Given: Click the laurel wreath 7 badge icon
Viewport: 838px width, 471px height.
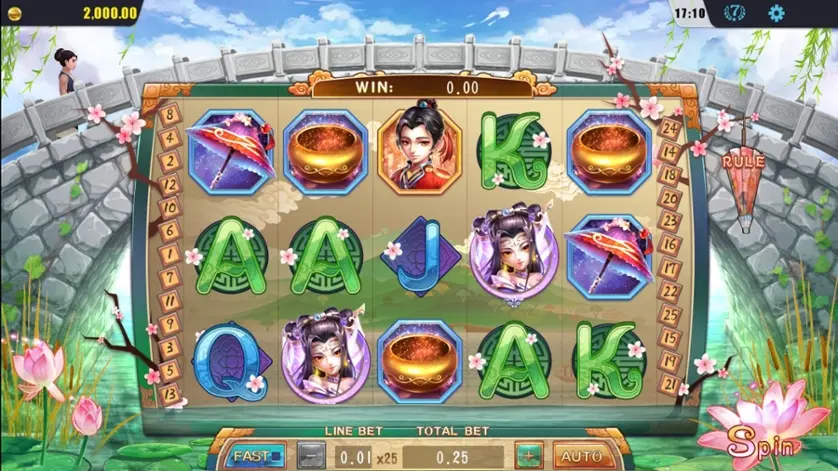Looking at the screenshot, I should click(x=735, y=14).
